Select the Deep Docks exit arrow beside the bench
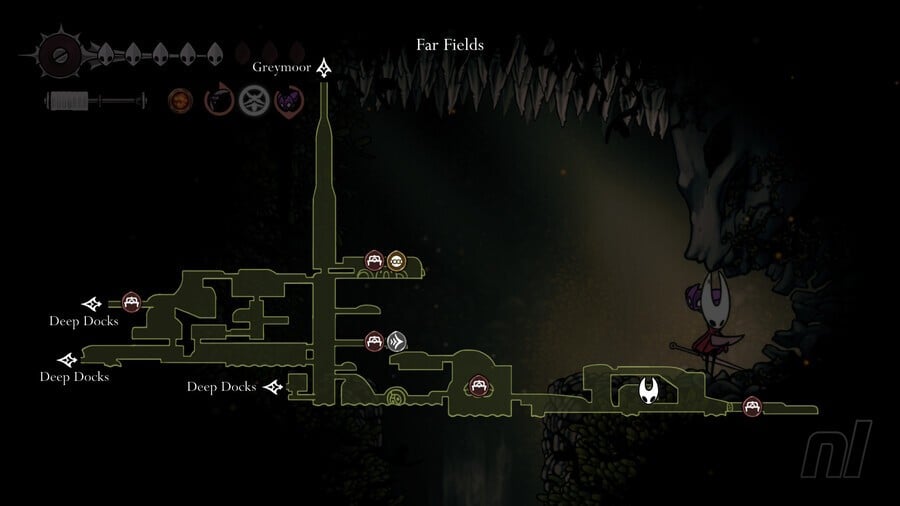This screenshot has height=506, width=900. click(x=92, y=303)
